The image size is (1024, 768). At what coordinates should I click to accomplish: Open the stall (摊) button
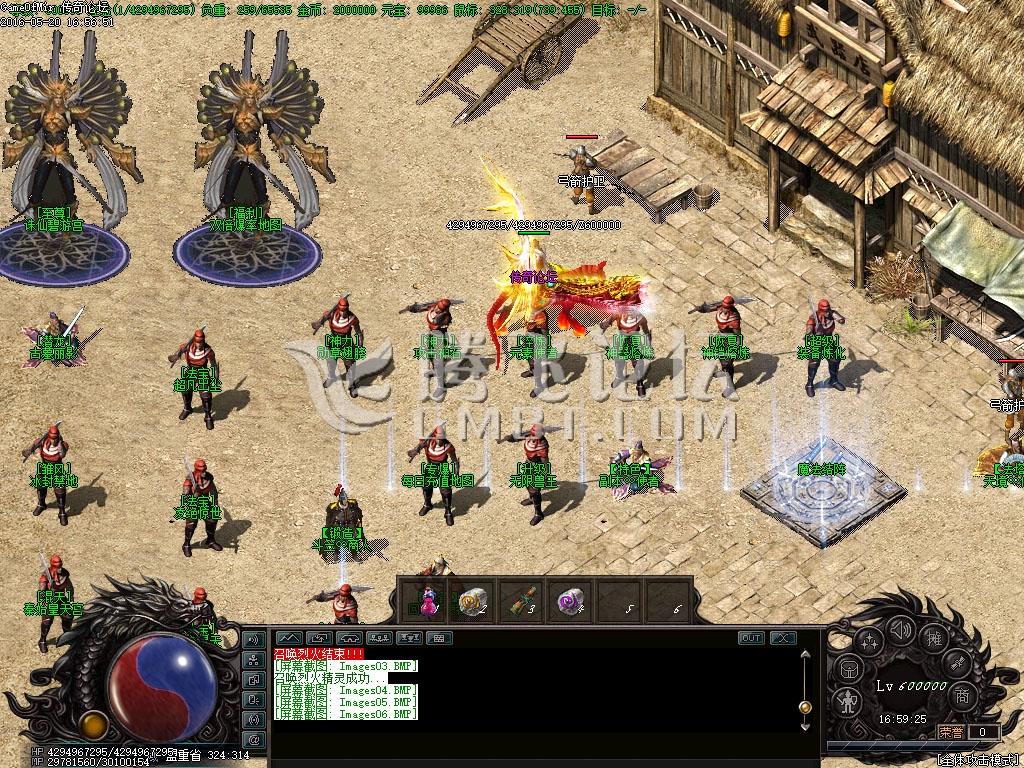click(x=935, y=640)
